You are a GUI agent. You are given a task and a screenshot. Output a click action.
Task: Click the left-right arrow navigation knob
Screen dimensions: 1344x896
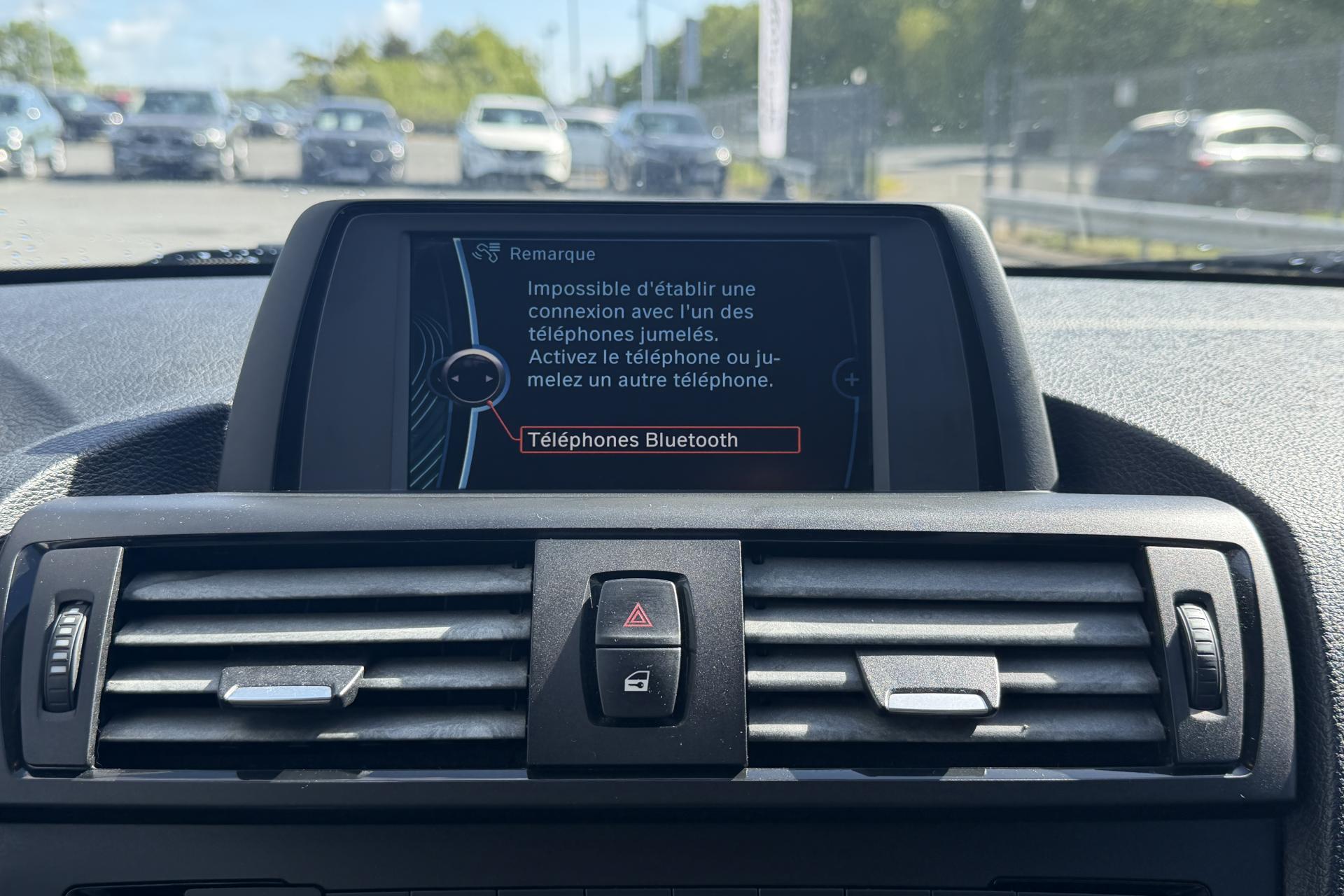pos(473,378)
